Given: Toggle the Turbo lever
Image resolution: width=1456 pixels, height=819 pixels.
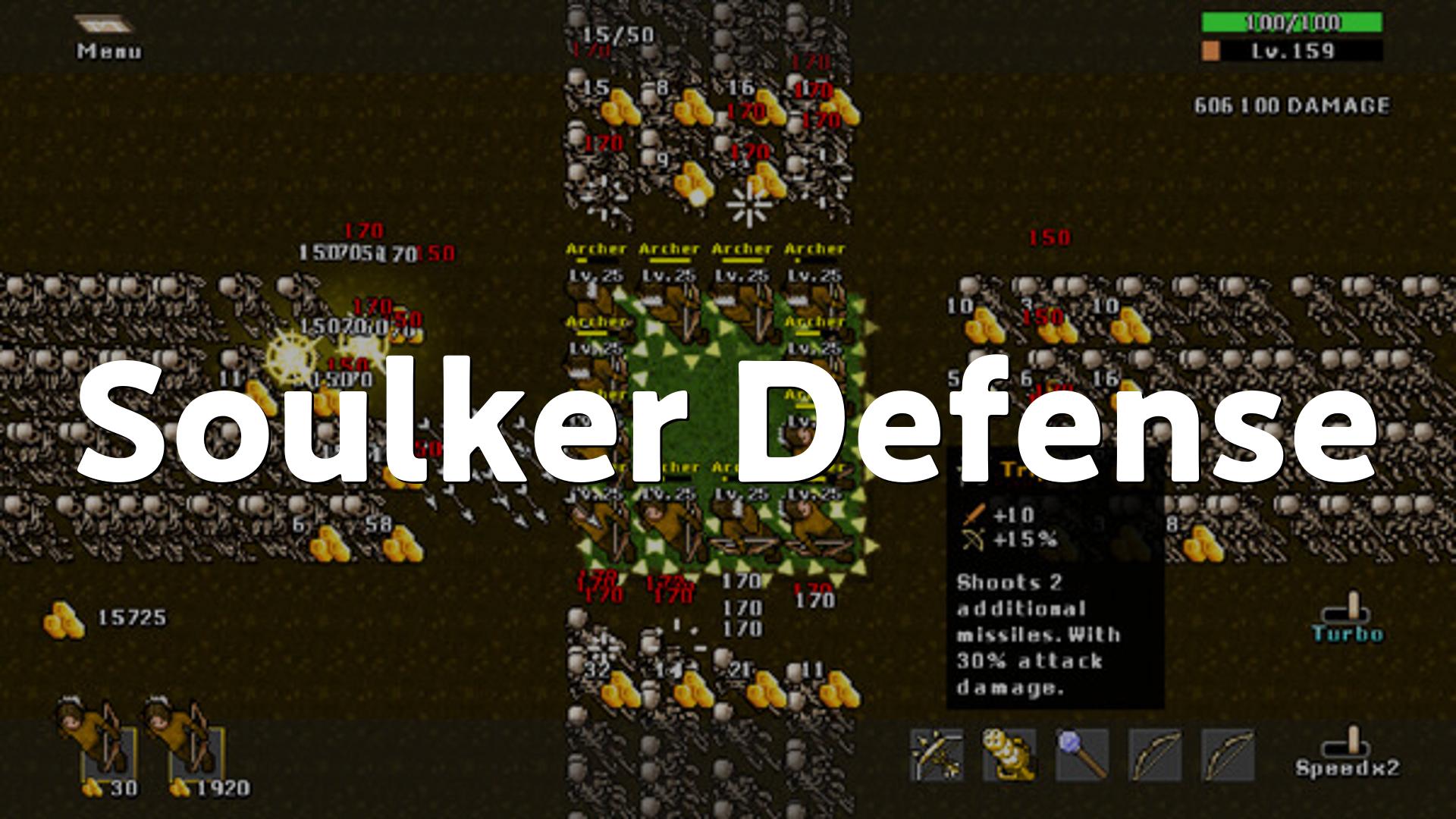Looking at the screenshot, I should point(1348,618).
